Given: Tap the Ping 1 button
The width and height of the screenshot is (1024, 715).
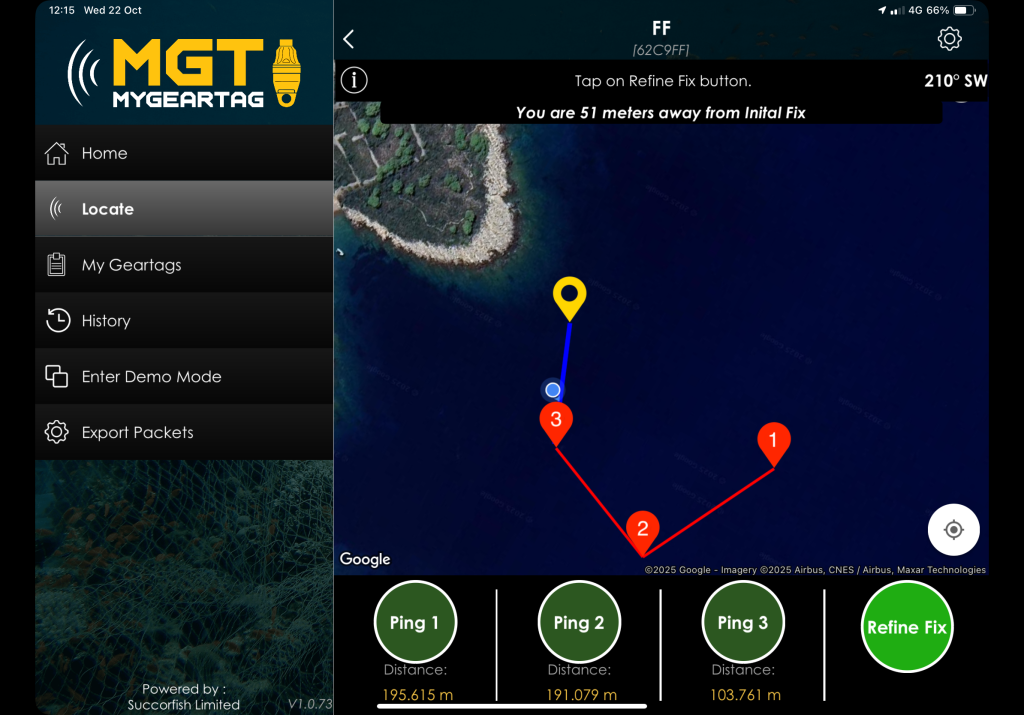Looking at the screenshot, I should (415, 622).
